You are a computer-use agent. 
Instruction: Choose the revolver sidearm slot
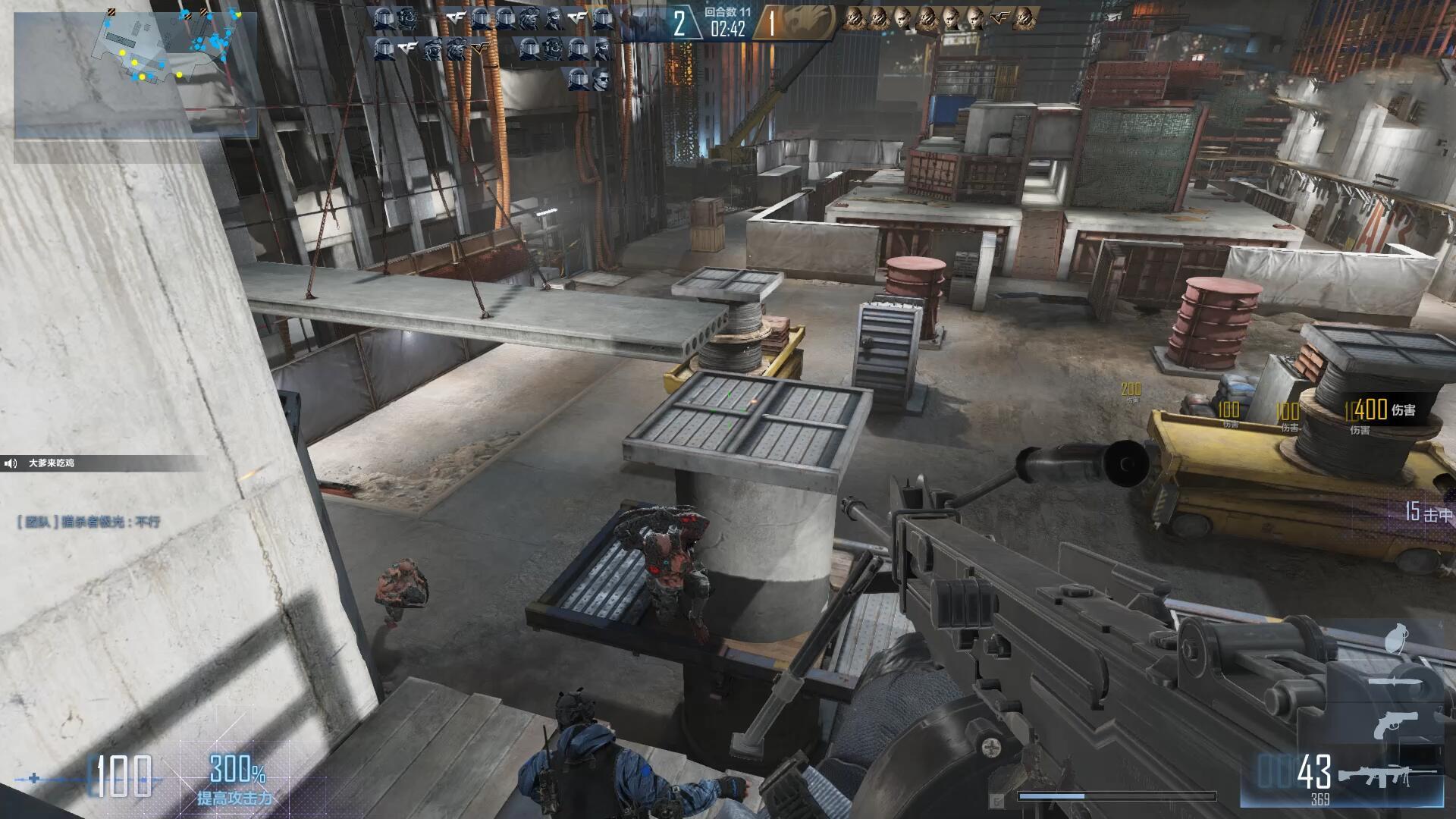pos(1394,724)
